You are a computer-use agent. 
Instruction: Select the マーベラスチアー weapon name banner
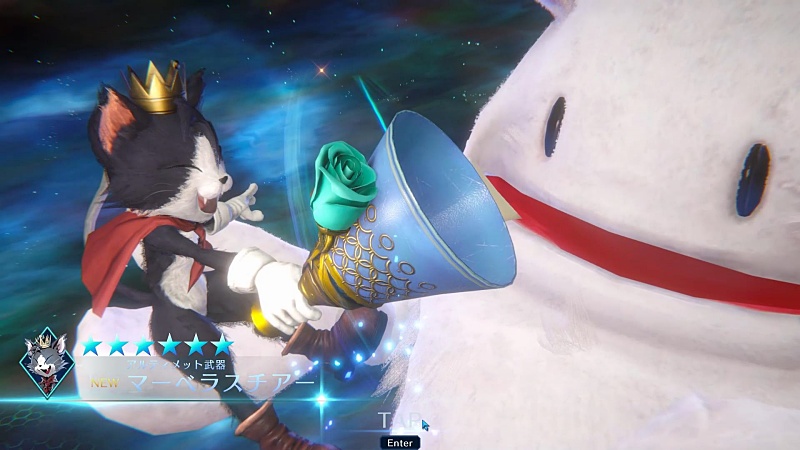(x=220, y=382)
